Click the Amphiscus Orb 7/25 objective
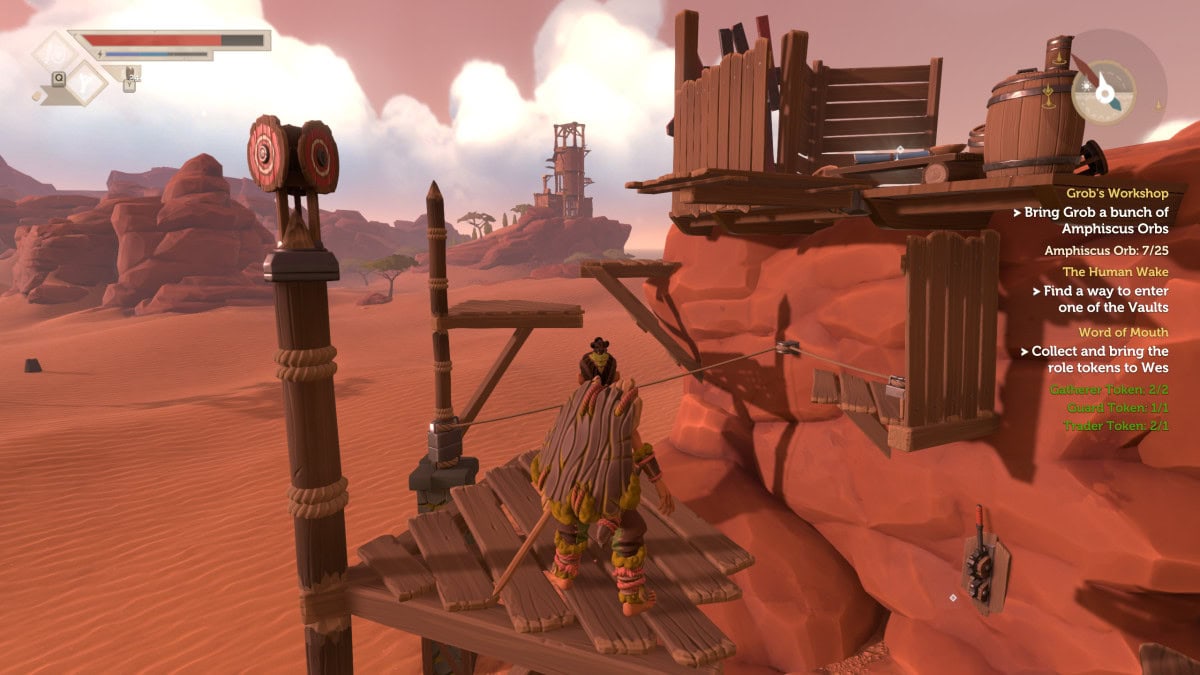 [1106, 250]
